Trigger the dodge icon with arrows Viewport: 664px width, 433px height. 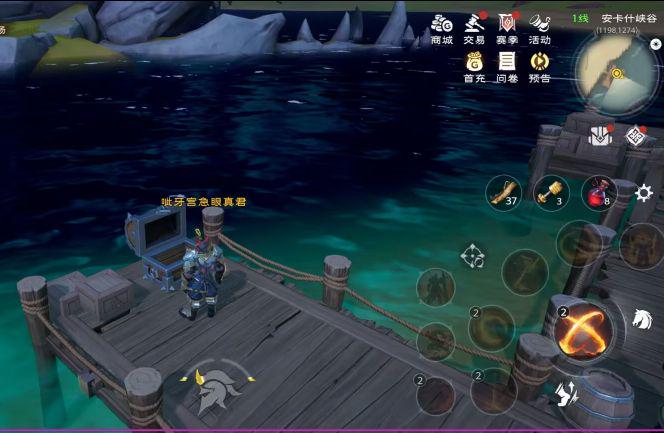click(x=564, y=394)
